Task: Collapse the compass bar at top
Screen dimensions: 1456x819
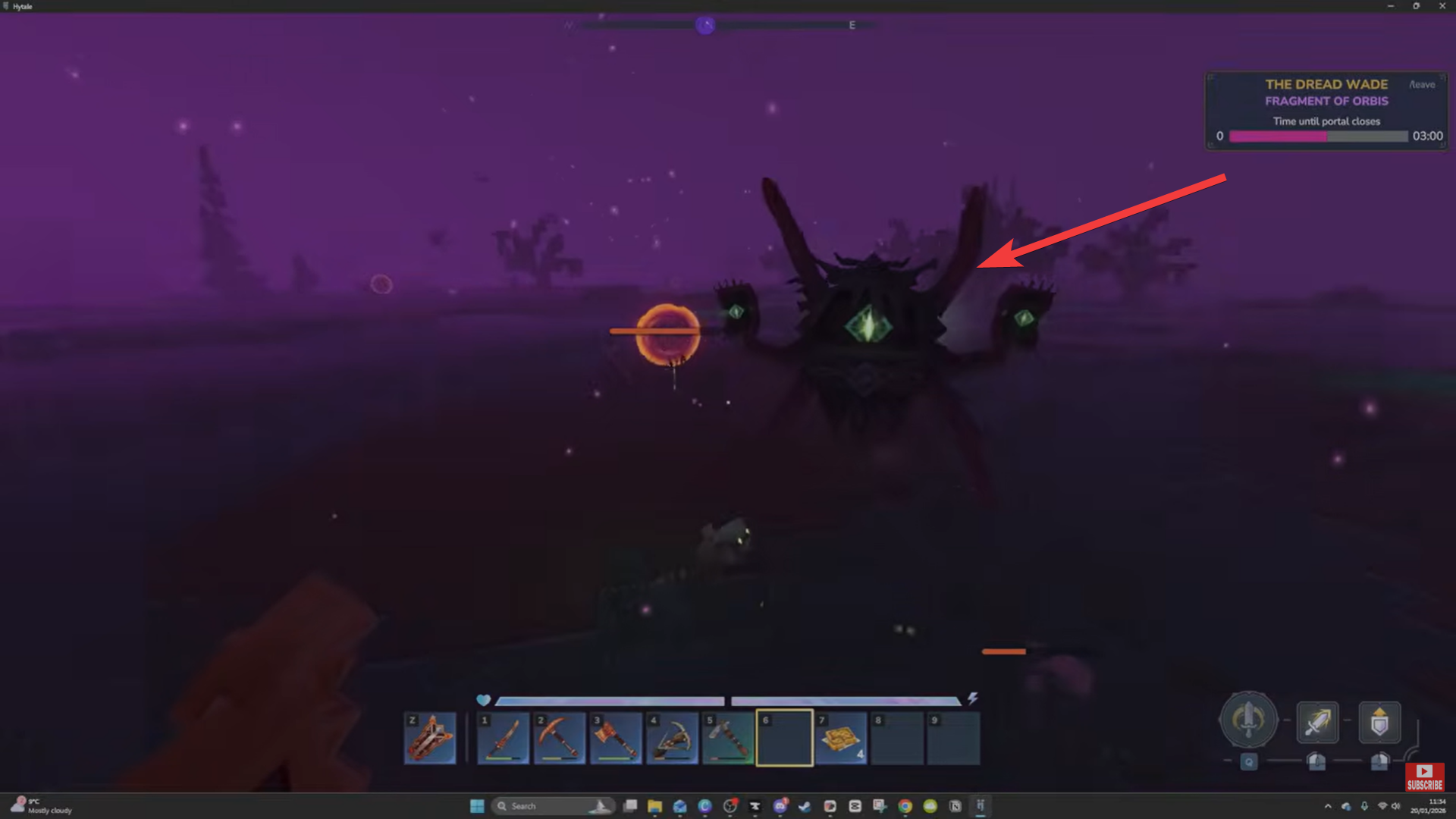Action: point(705,25)
